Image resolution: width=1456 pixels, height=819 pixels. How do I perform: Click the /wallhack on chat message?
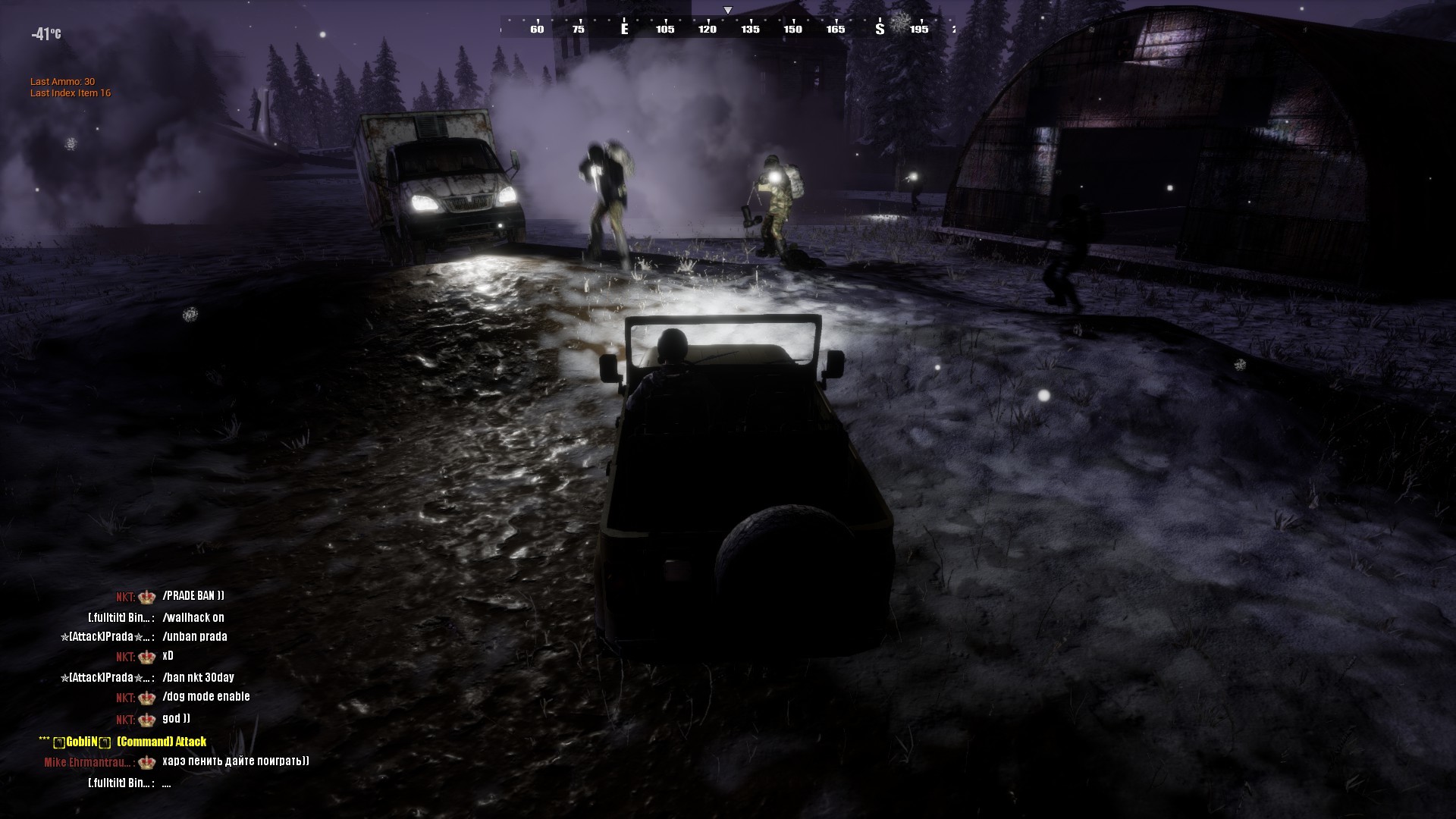[193, 618]
